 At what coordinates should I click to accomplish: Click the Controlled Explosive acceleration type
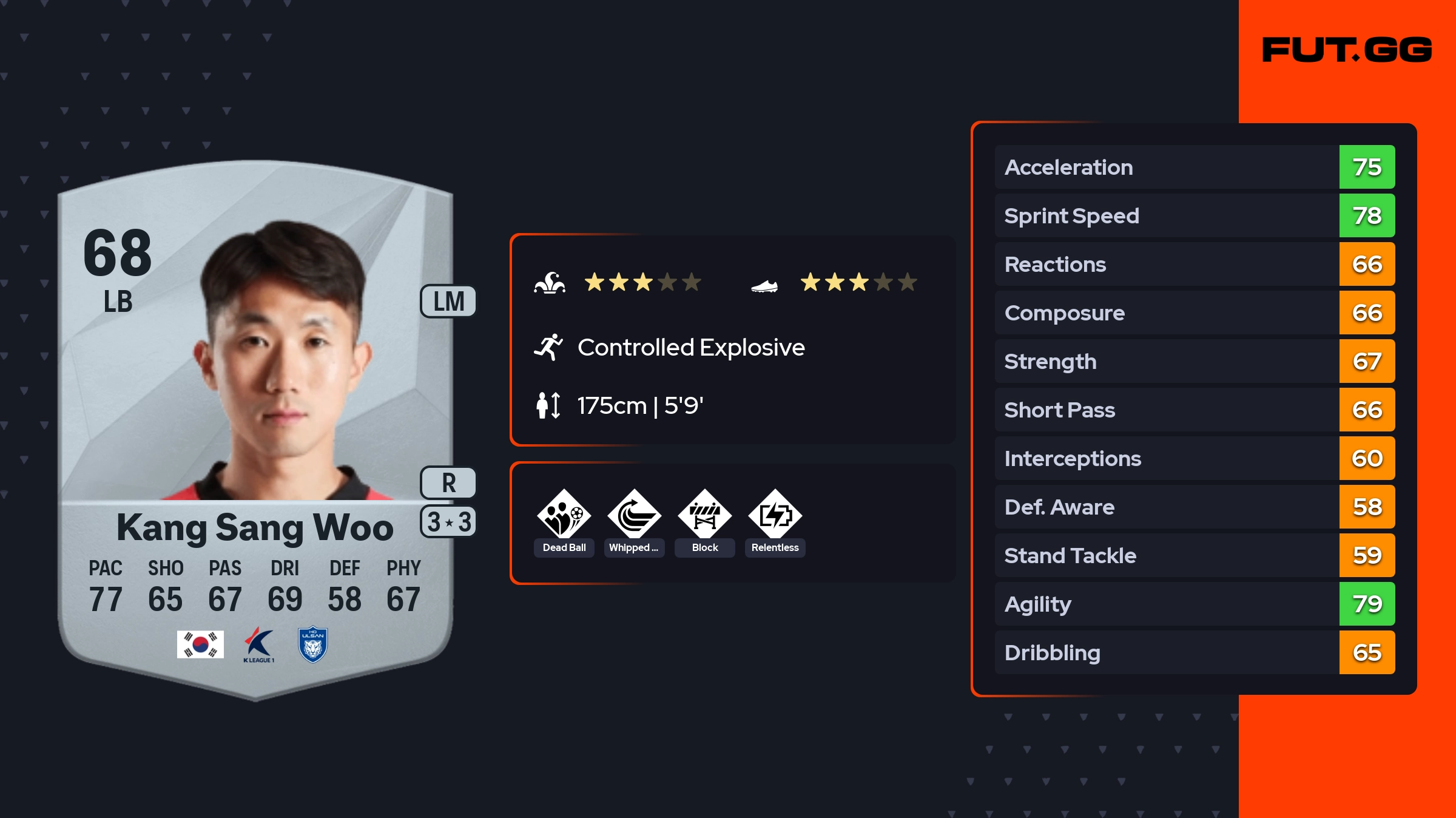pyautogui.click(x=690, y=348)
